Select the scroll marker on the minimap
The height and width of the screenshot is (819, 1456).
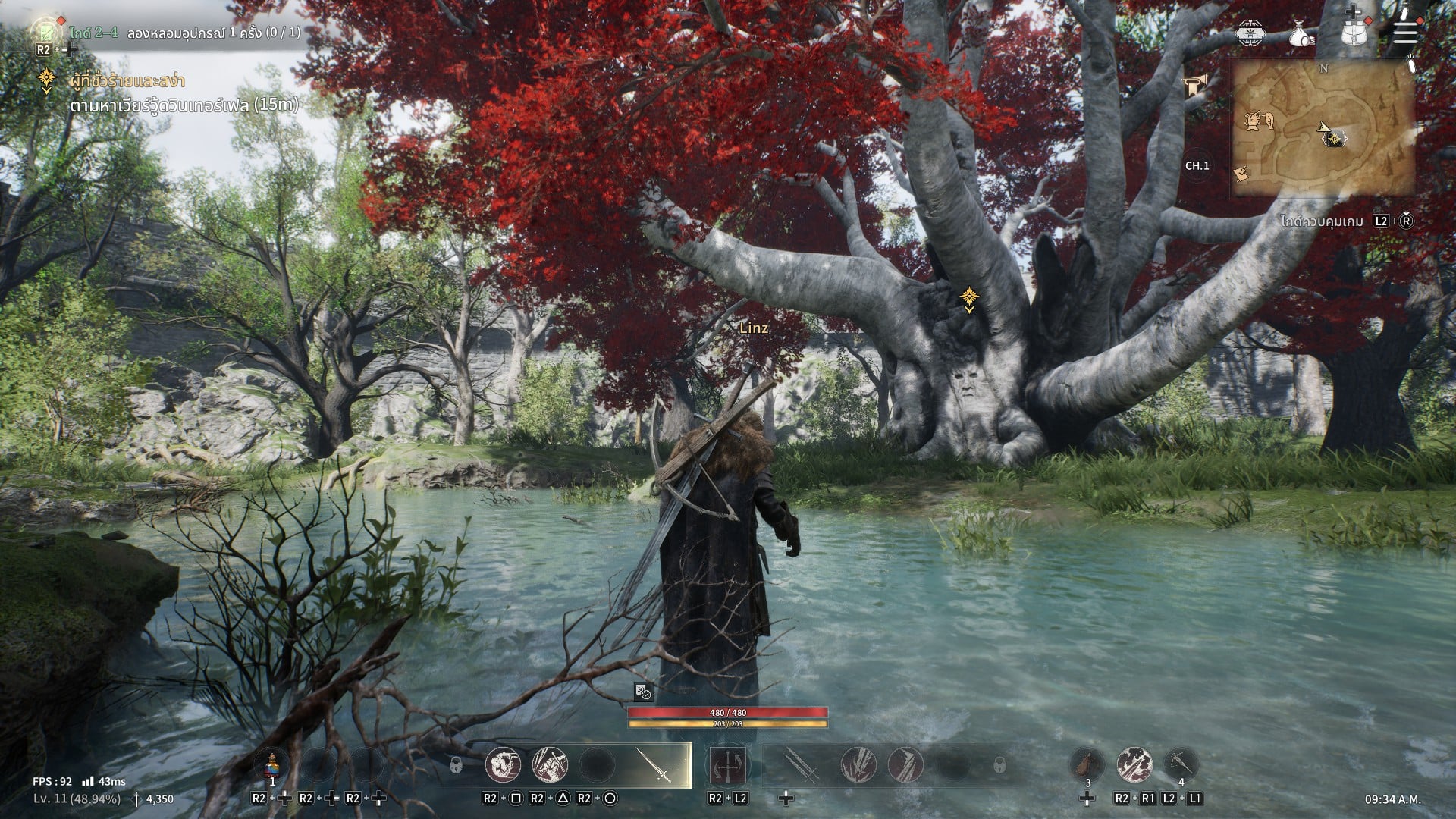pos(1241,174)
